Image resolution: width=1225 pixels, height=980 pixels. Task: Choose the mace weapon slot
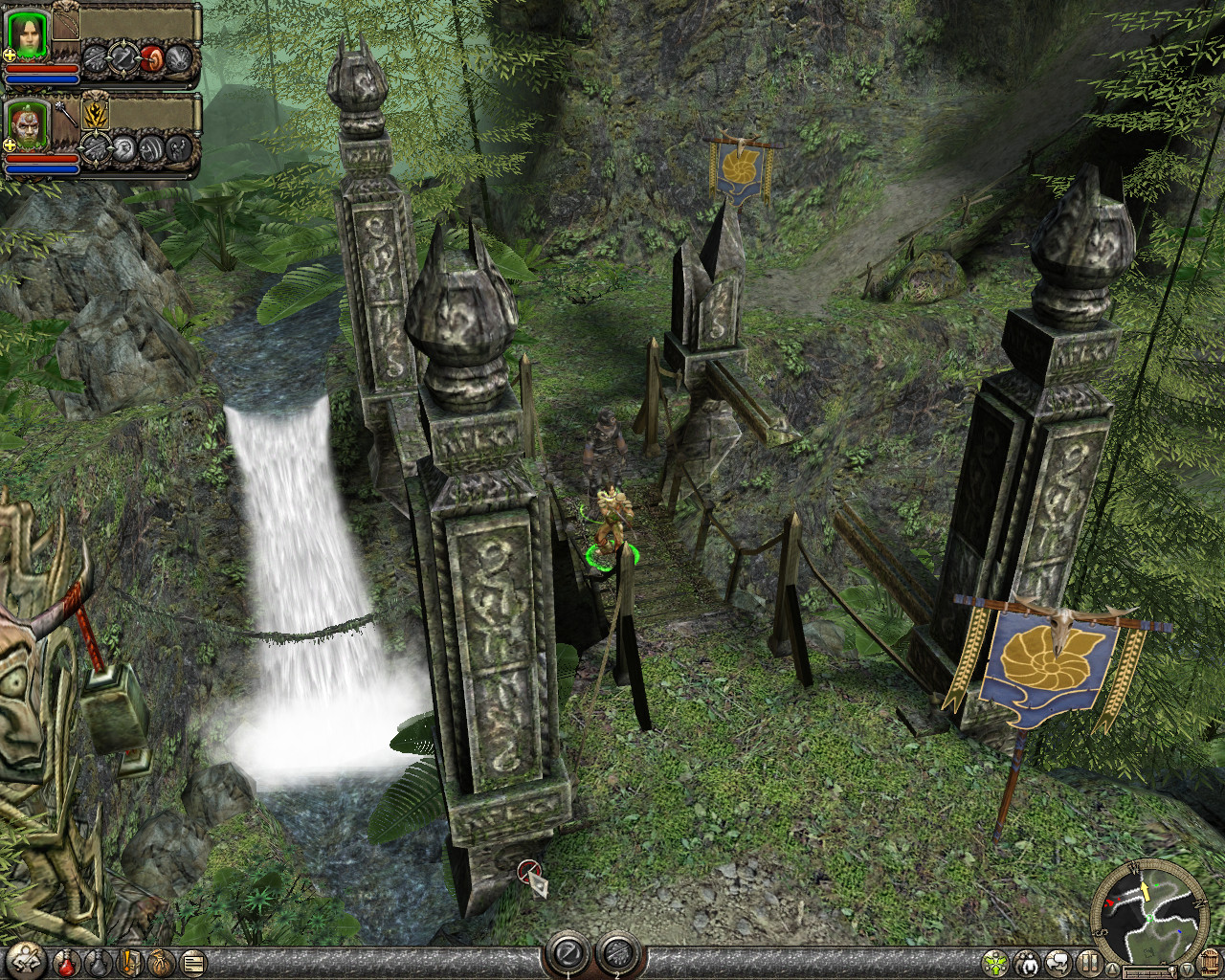65,115
